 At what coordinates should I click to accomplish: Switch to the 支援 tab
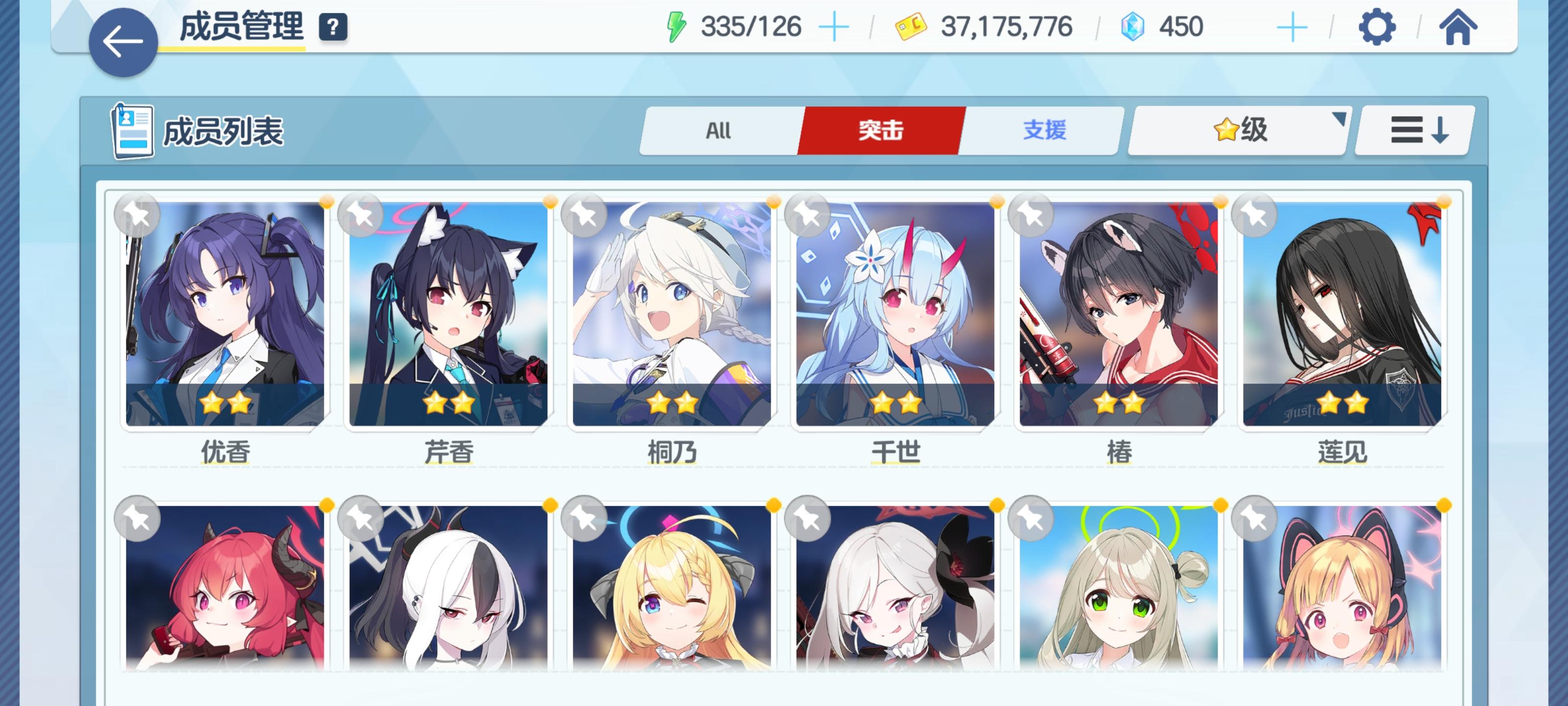(x=1045, y=130)
